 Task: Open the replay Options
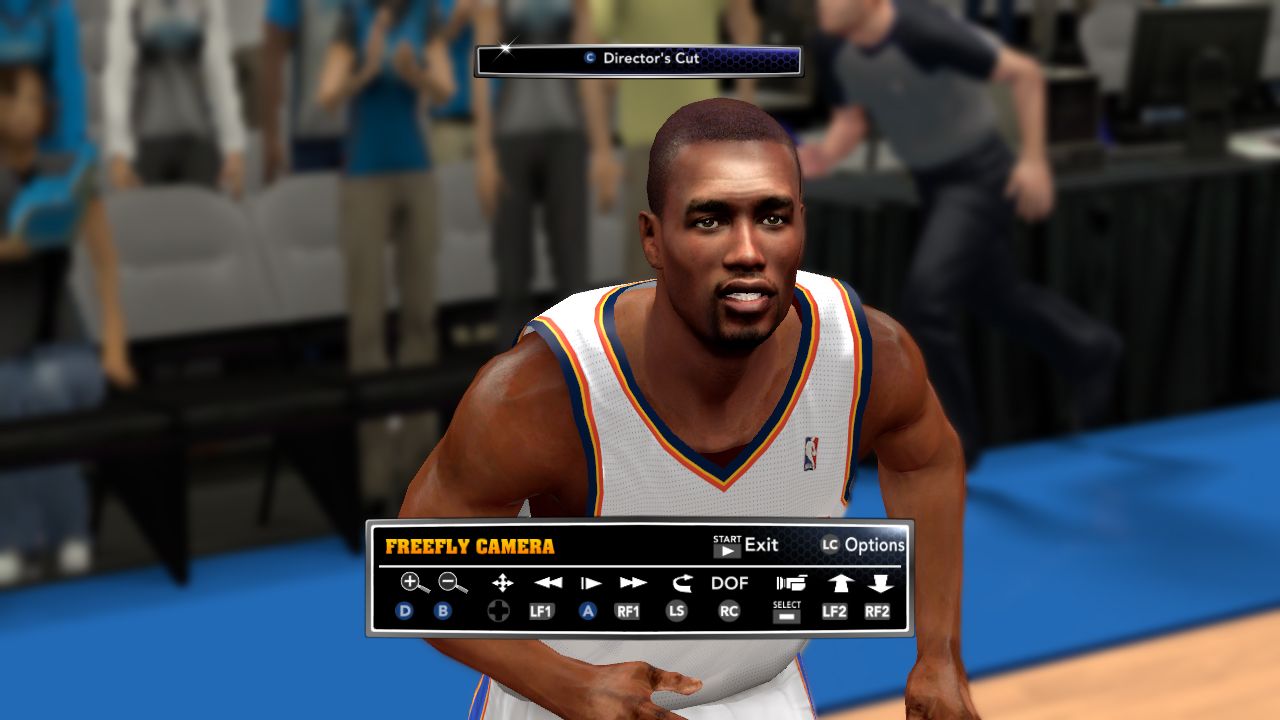pos(863,545)
